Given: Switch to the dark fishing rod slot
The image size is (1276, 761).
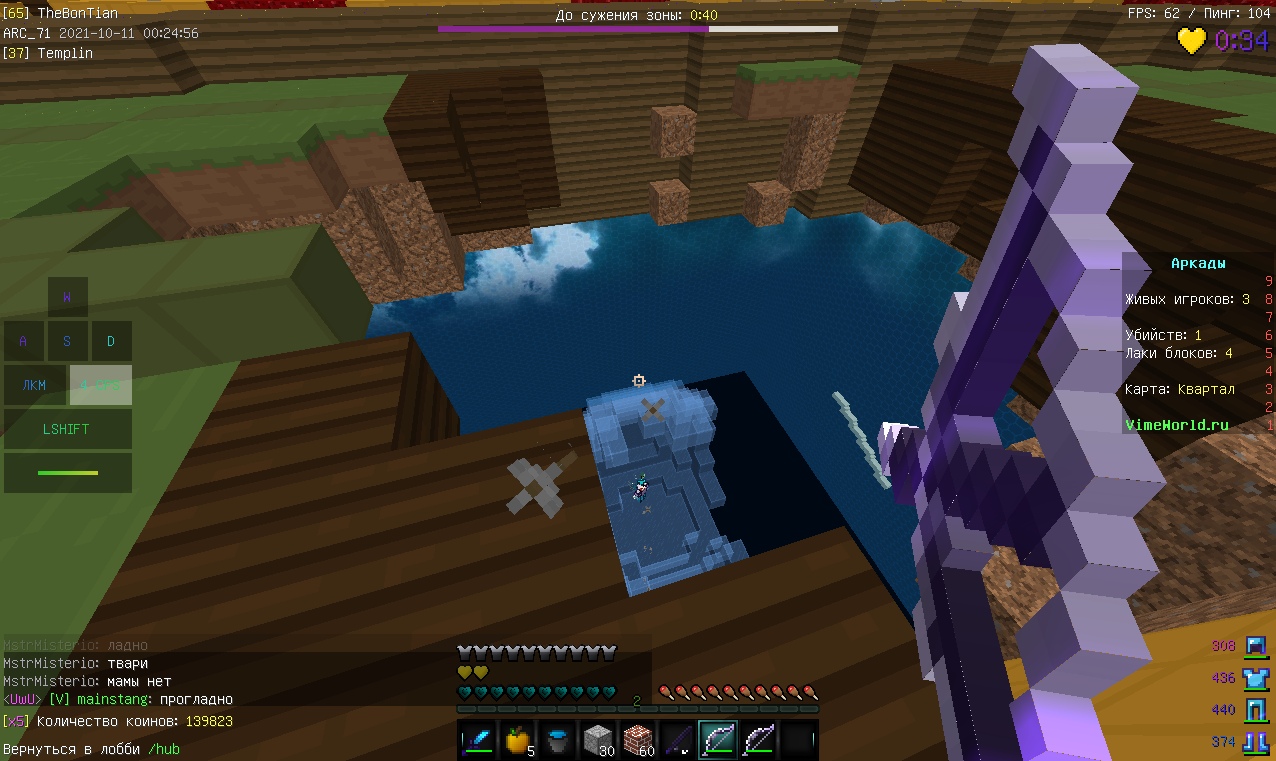Looking at the screenshot, I should tap(677, 740).
